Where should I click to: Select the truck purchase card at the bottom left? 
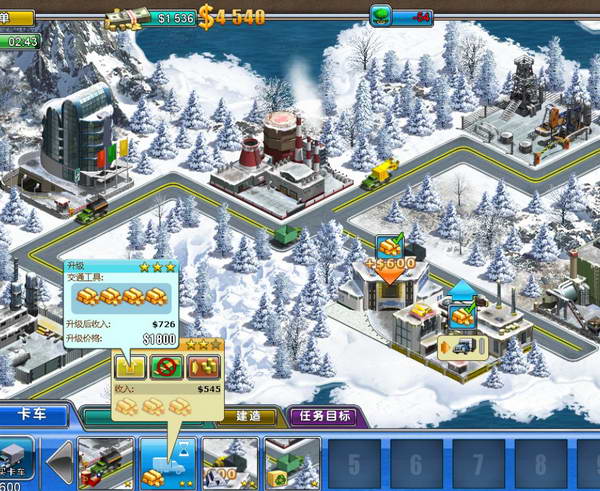18,461
